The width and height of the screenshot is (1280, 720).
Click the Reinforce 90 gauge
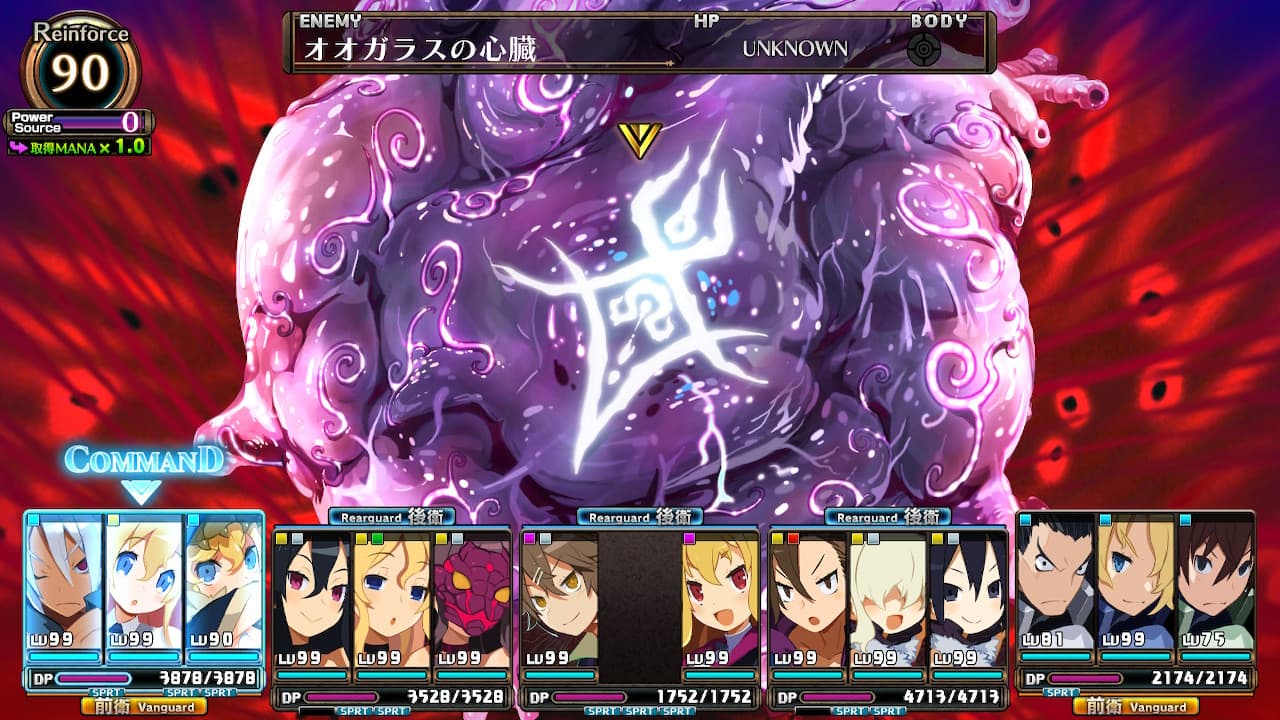click(x=80, y=67)
